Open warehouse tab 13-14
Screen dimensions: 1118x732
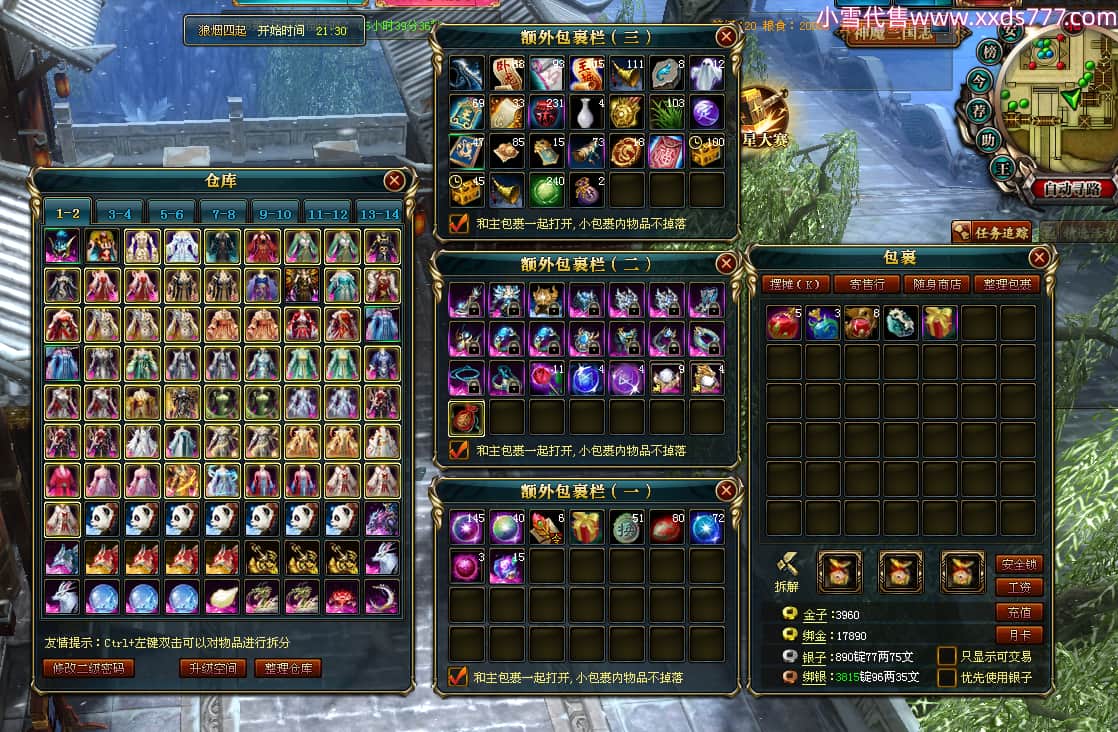click(378, 213)
